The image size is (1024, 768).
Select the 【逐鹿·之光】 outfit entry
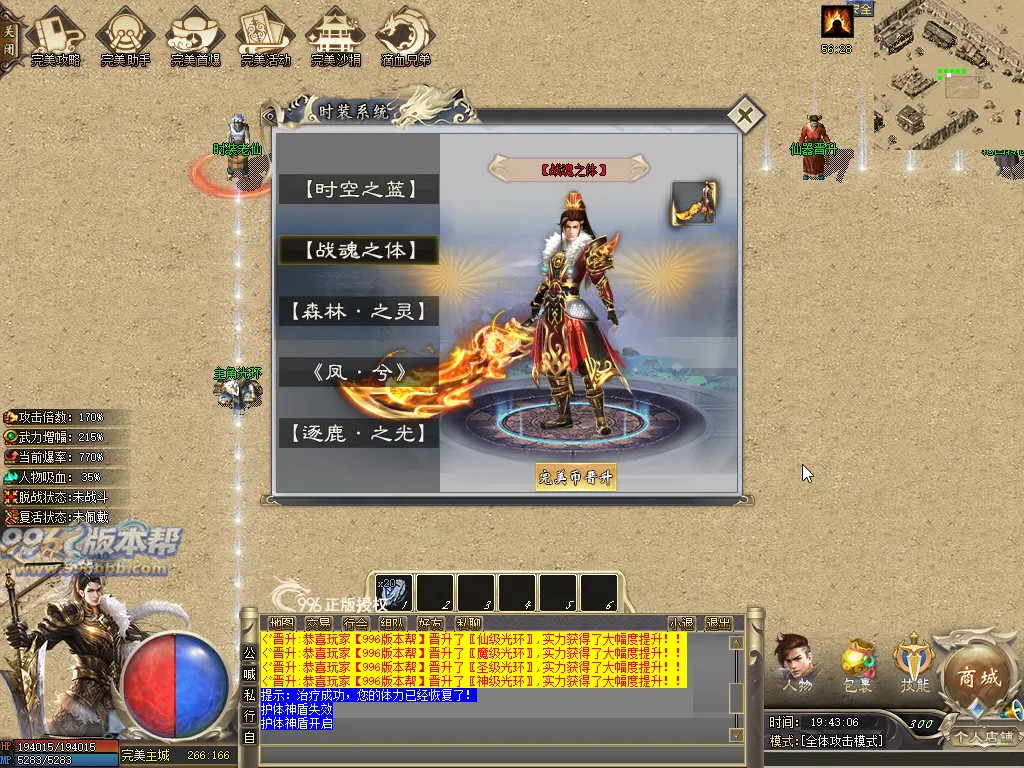[x=359, y=433]
